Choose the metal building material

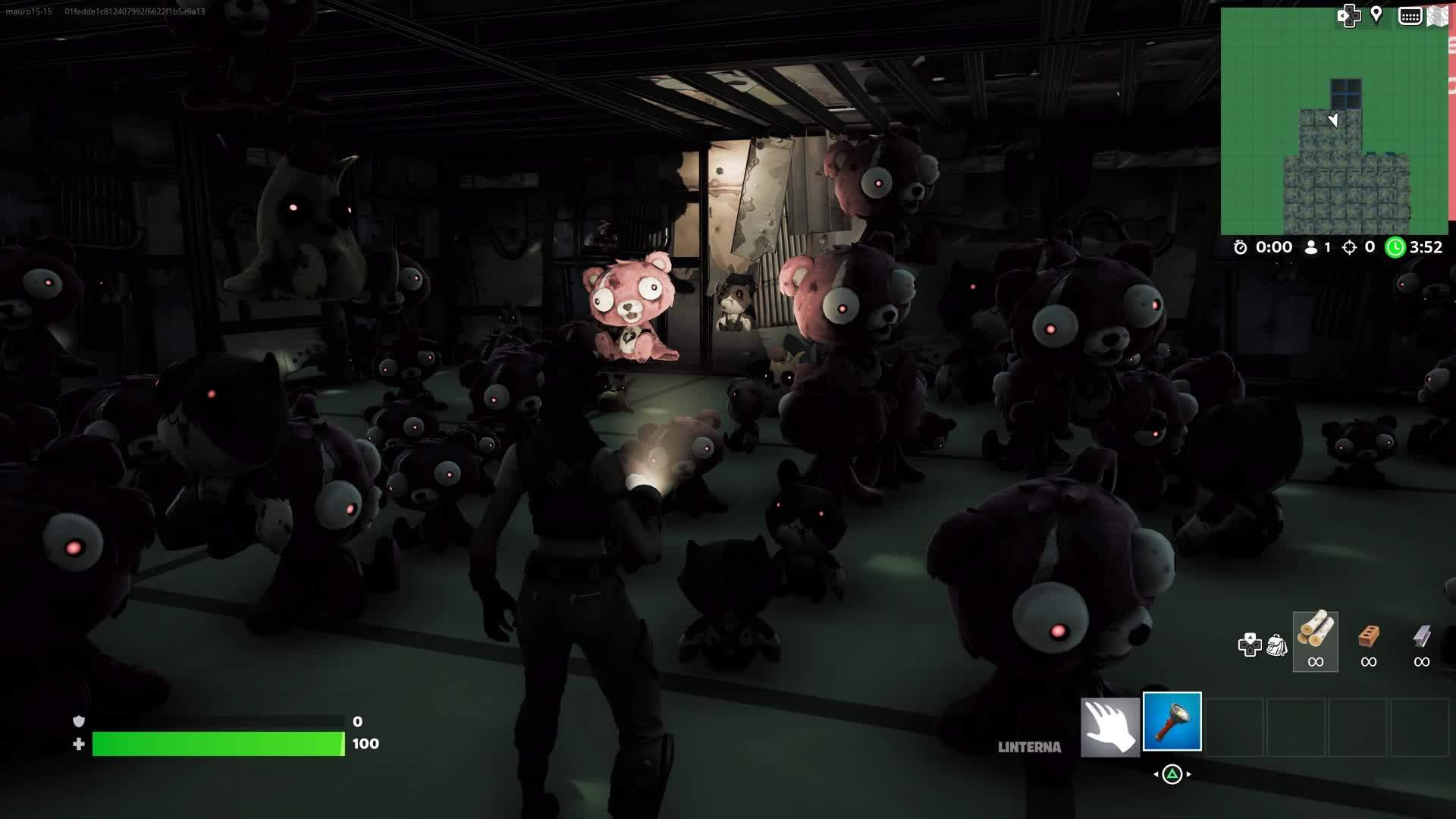click(x=1422, y=641)
